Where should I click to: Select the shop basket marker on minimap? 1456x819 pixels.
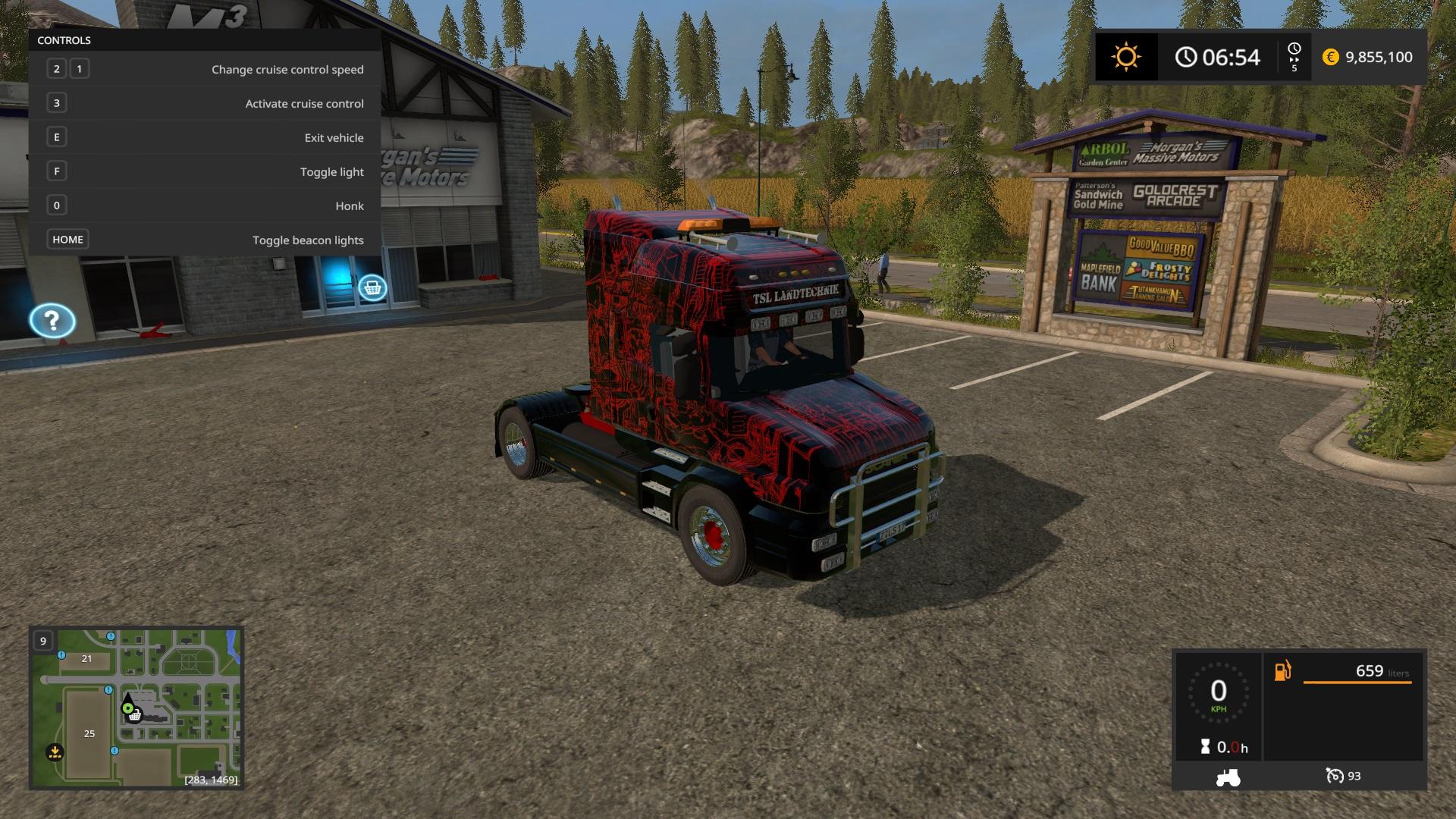coord(135,714)
